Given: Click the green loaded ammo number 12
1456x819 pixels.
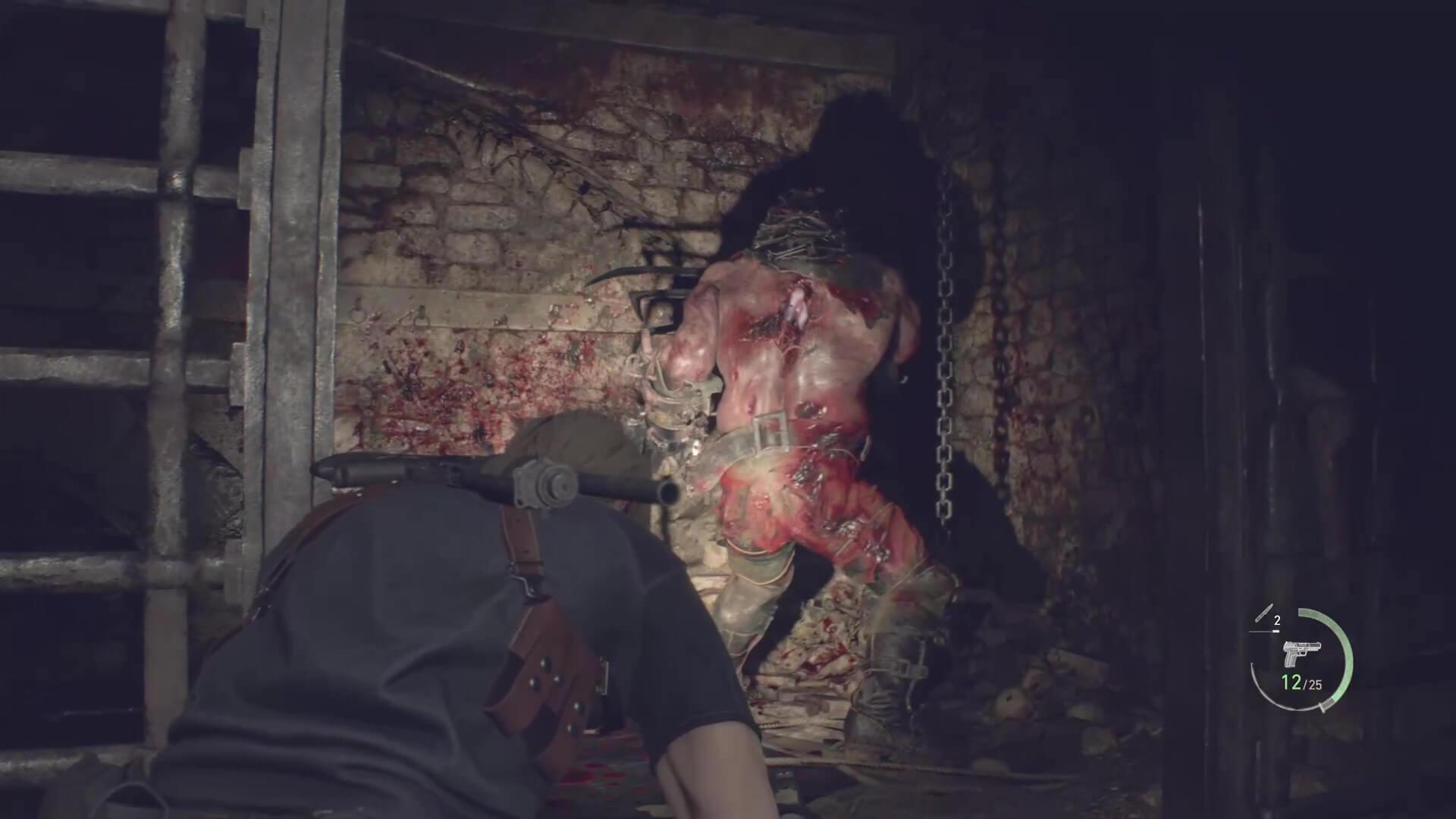Looking at the screenshot, I should [1292, 682].
